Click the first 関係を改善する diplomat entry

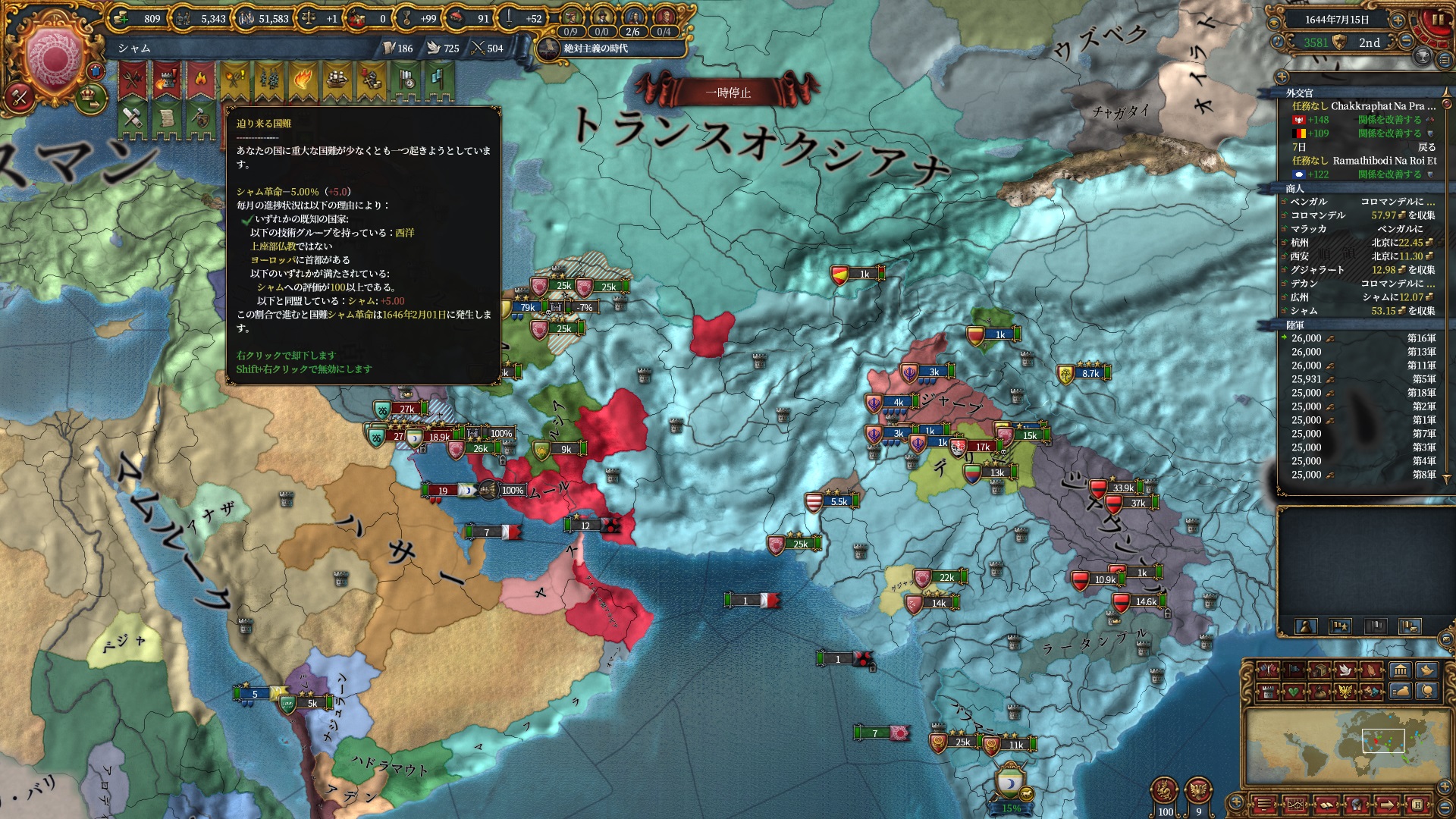pyautogui.click(x=1389, y=120)
